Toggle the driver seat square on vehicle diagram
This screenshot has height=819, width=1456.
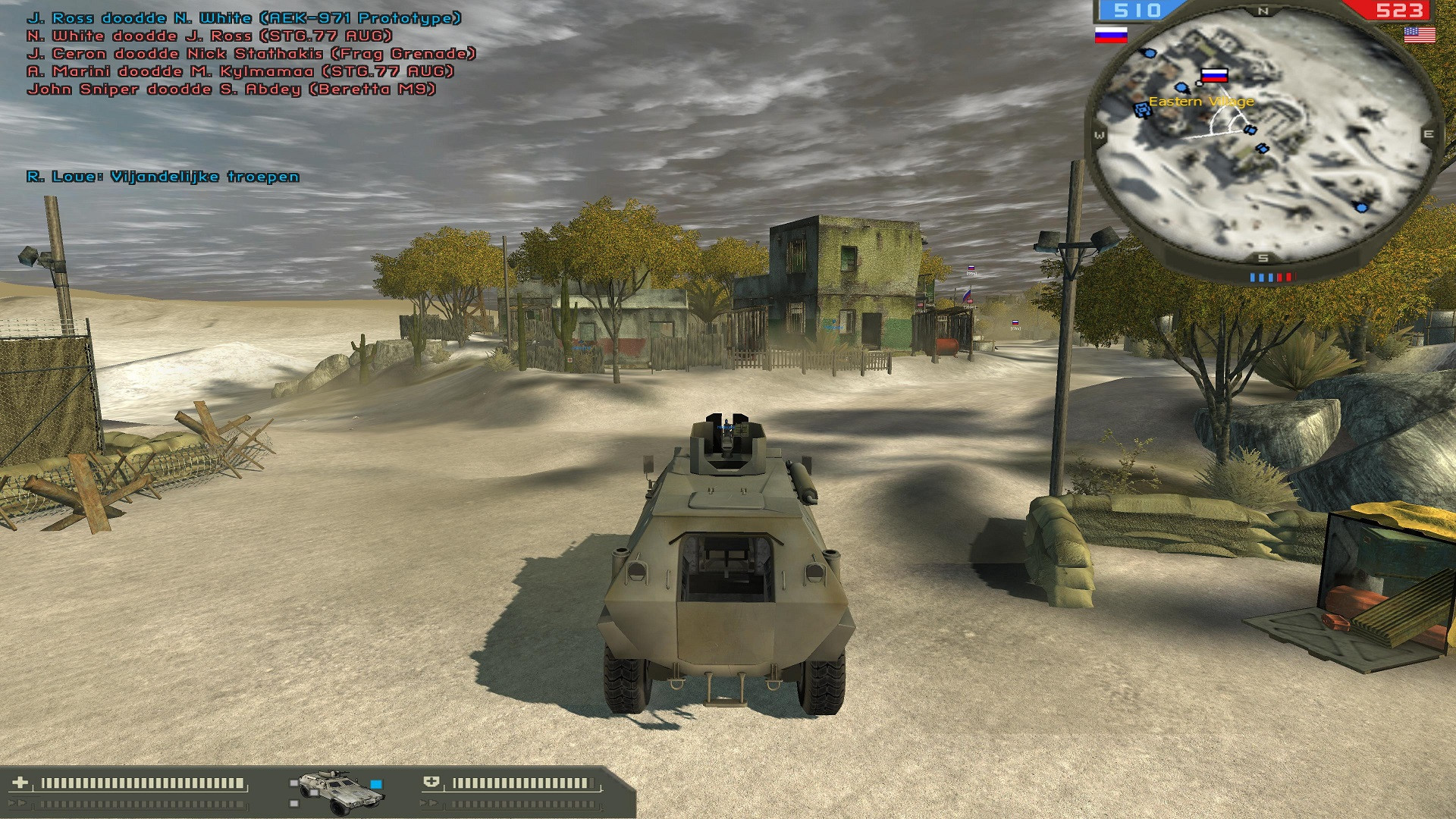pyautogui.click(x=314, y=793)
